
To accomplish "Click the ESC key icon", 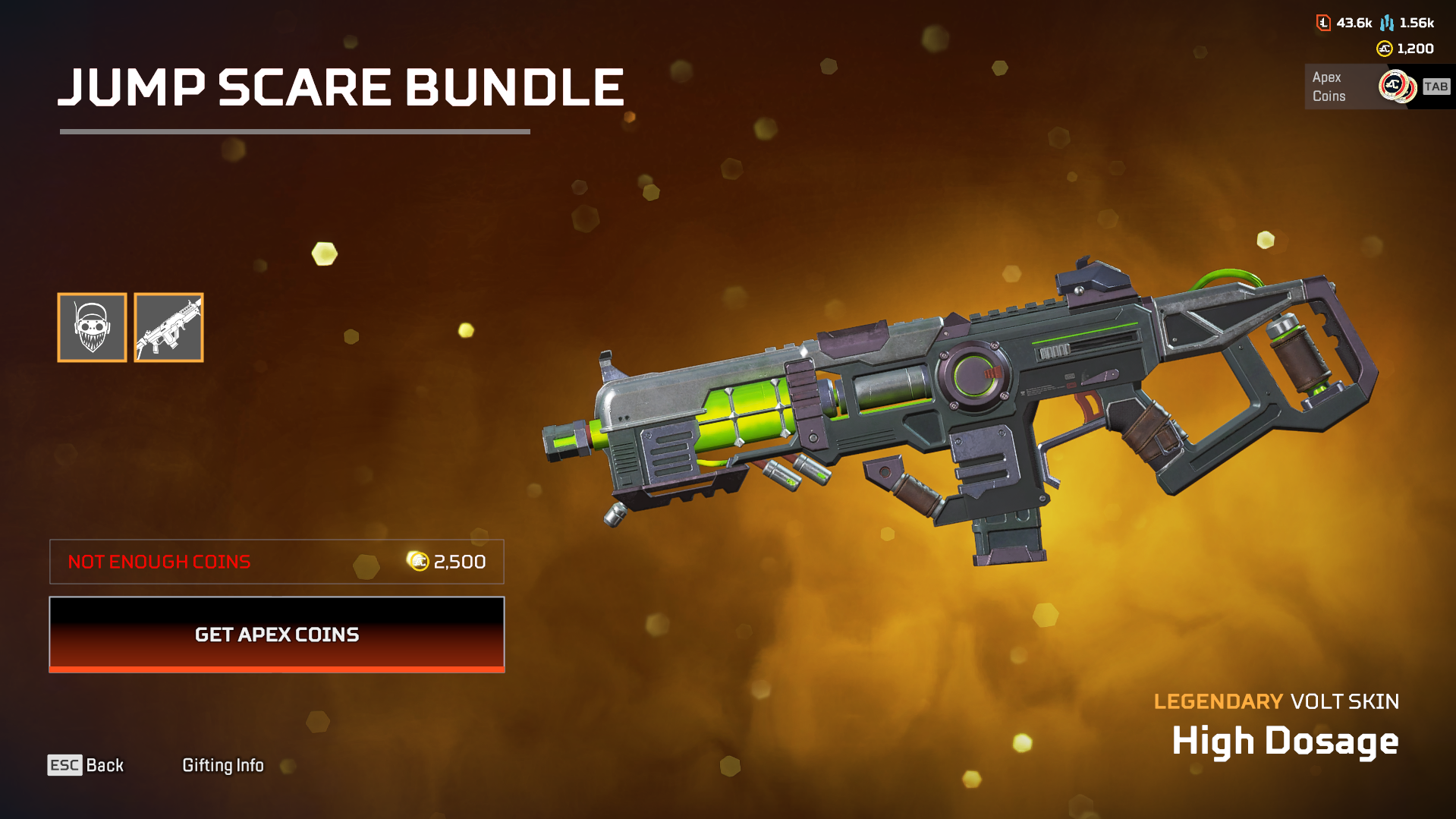I will tap(64, 765).
